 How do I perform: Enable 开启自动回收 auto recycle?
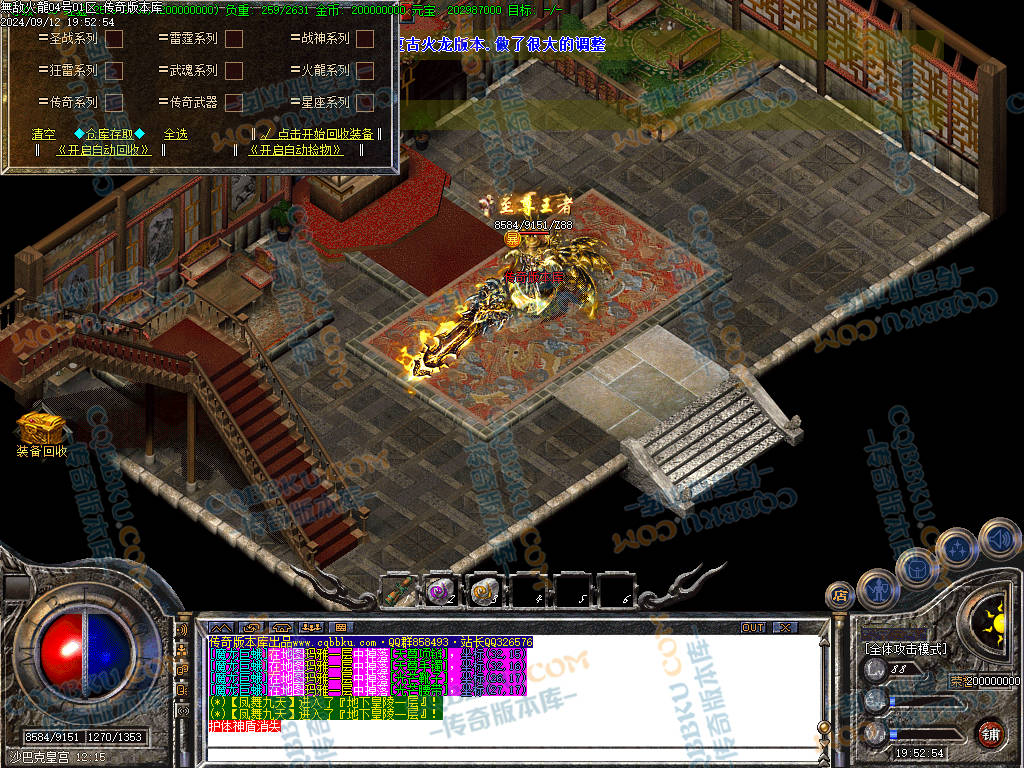104,150
